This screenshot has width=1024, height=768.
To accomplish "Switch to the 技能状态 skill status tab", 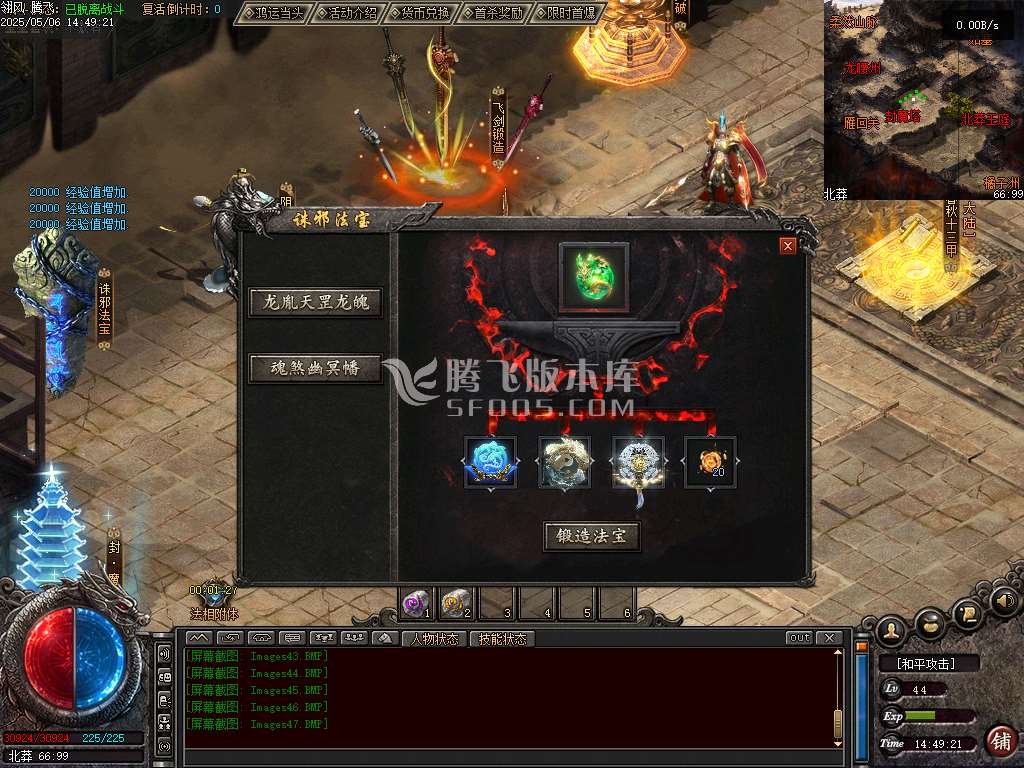I will (502, 639).
